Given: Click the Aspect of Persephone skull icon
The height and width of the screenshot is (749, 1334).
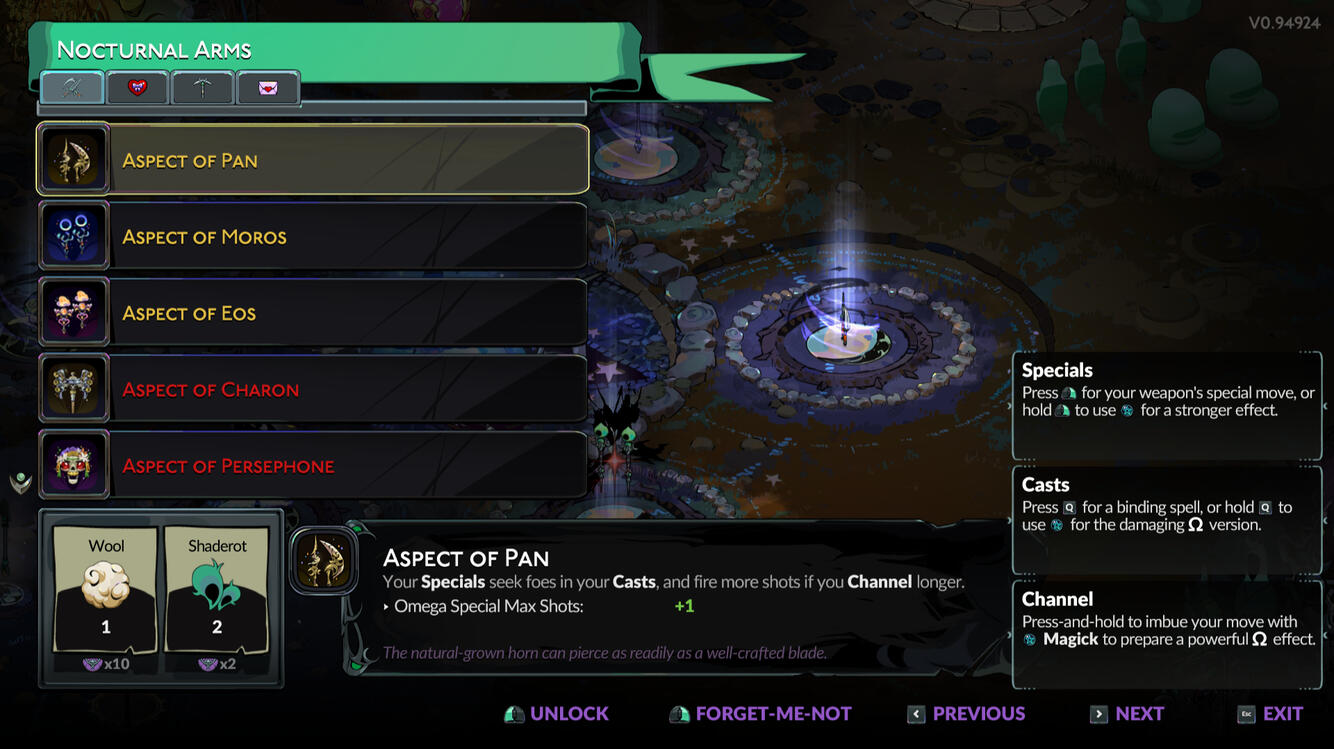Looking at the screenshot, I should (x=74, y=465).
